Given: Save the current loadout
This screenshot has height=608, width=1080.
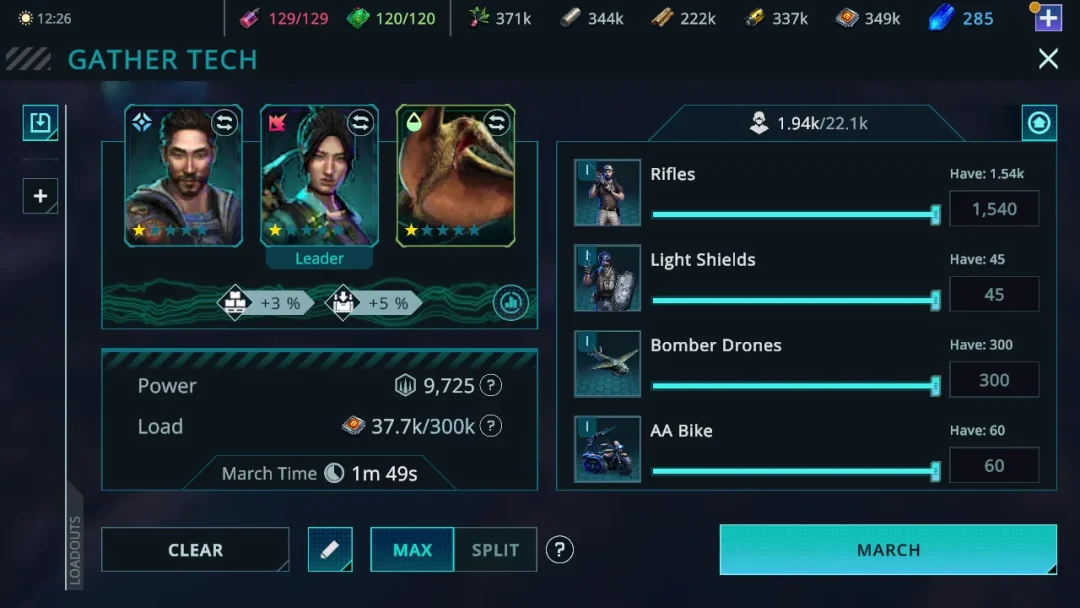Looking at the screenshot, I should coord(40,123).
